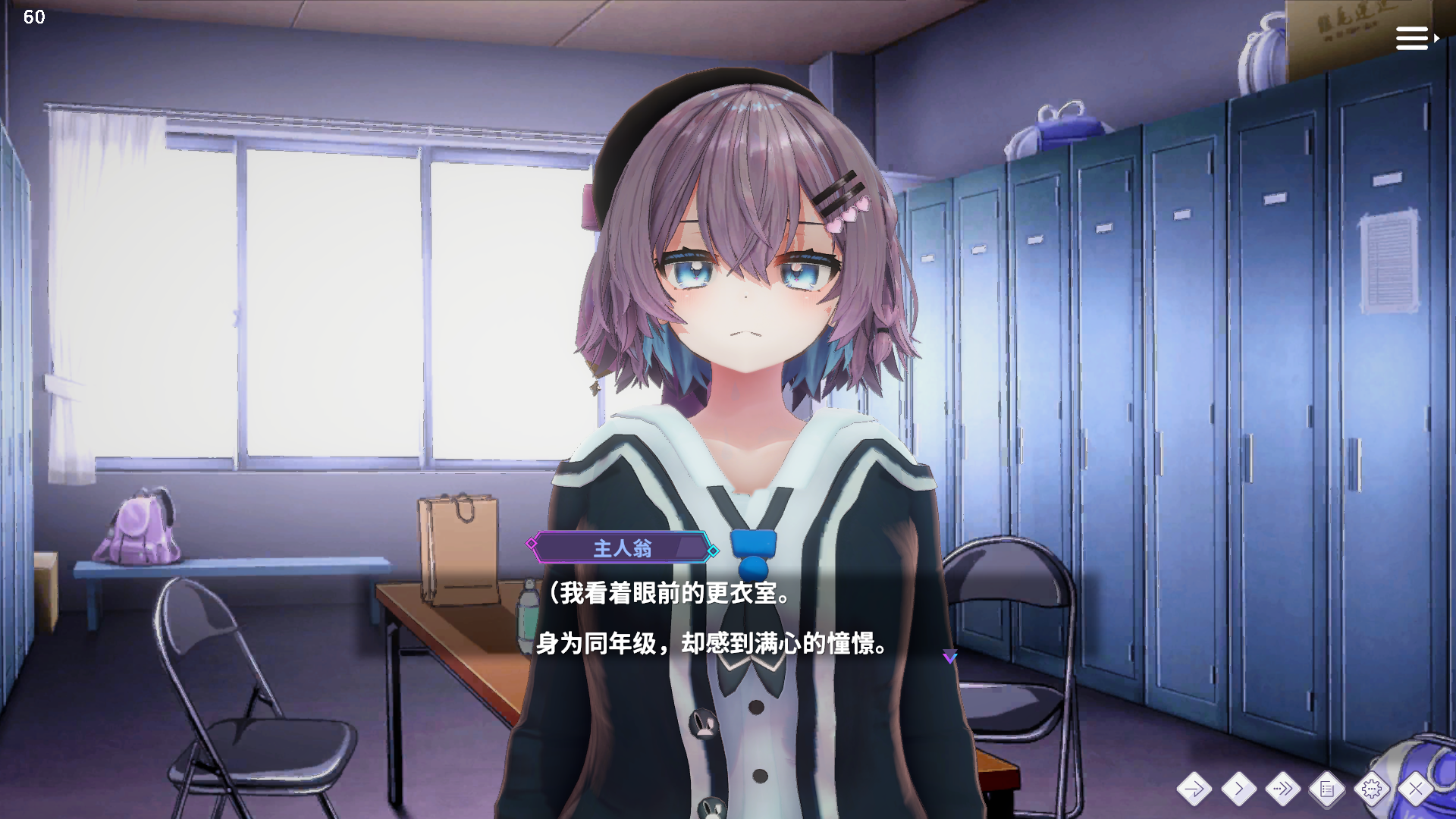The height and width of the screenshot is (819, 1456).
Task: Activate the double-chevron fast-forward button
Action: click(1282, 789)
